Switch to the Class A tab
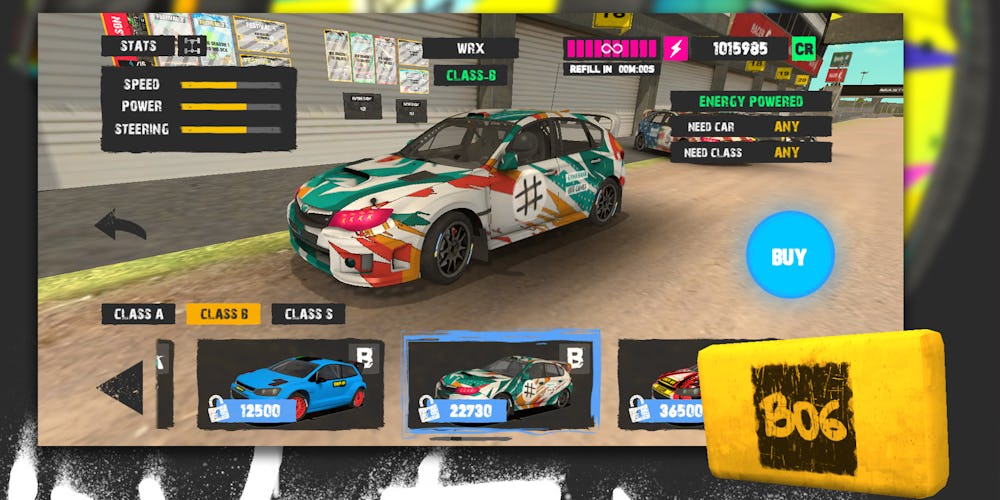The height and width of the screenshot is (500, 1000). (x=139, y=314)
